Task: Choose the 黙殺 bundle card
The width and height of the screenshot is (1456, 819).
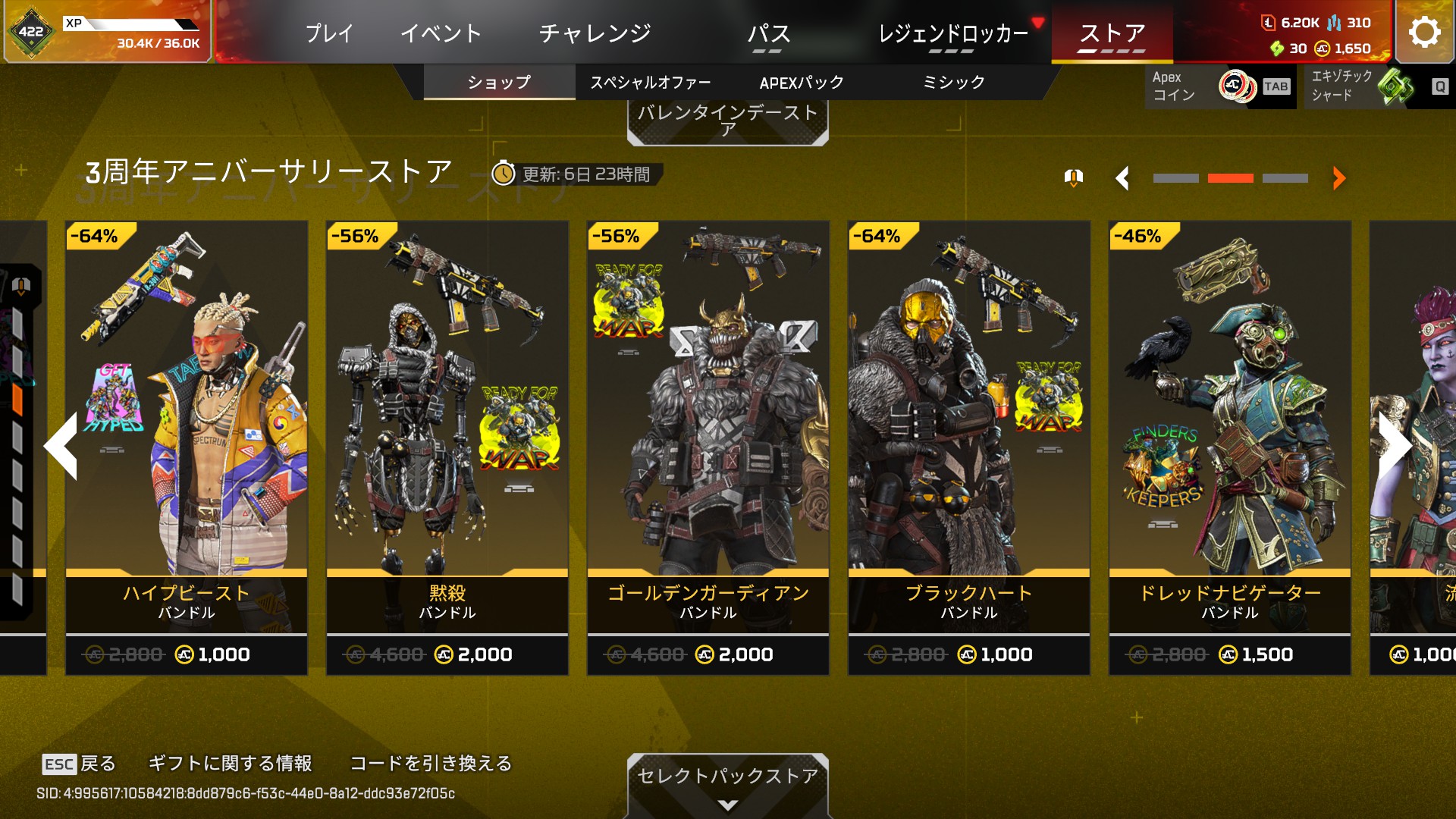Action: (447, 447)
